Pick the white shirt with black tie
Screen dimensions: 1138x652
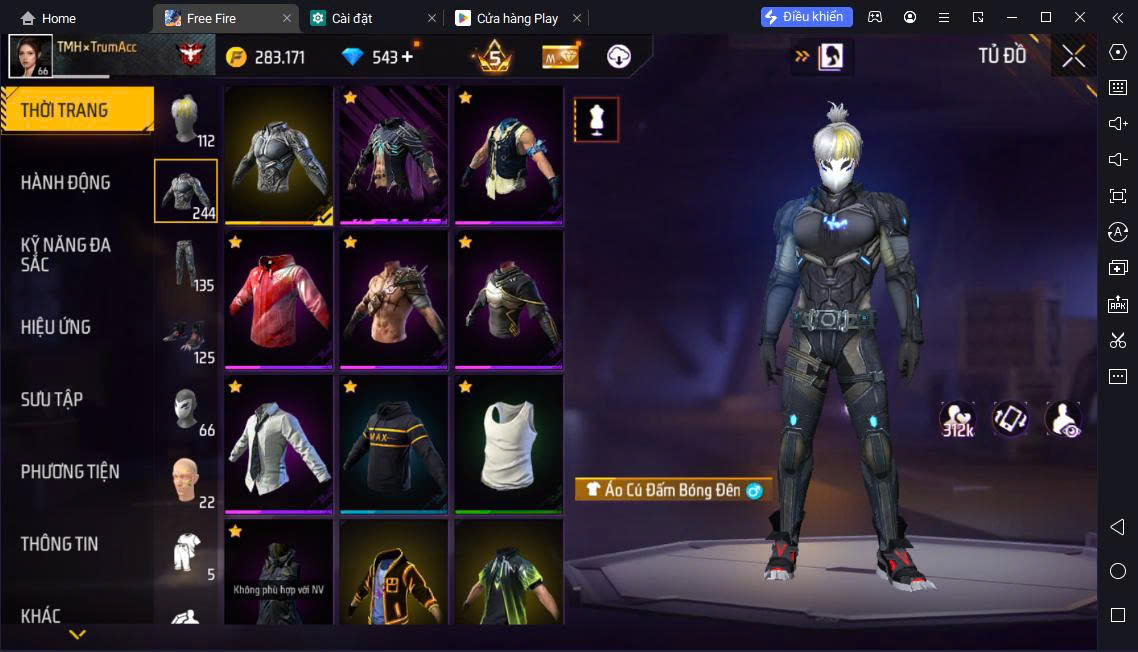click(x=278, y=445)
